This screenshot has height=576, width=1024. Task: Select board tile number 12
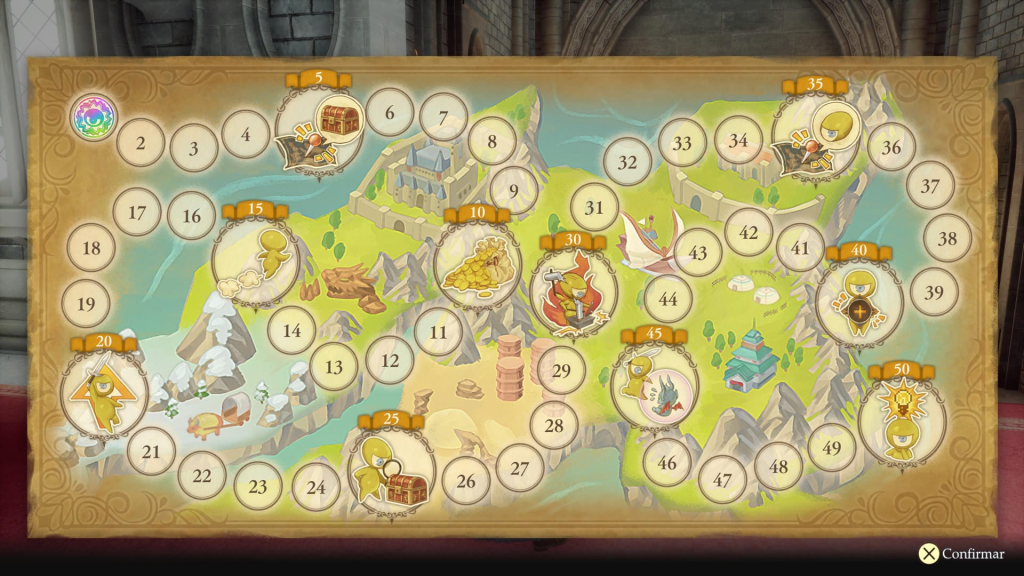(390, 360)
